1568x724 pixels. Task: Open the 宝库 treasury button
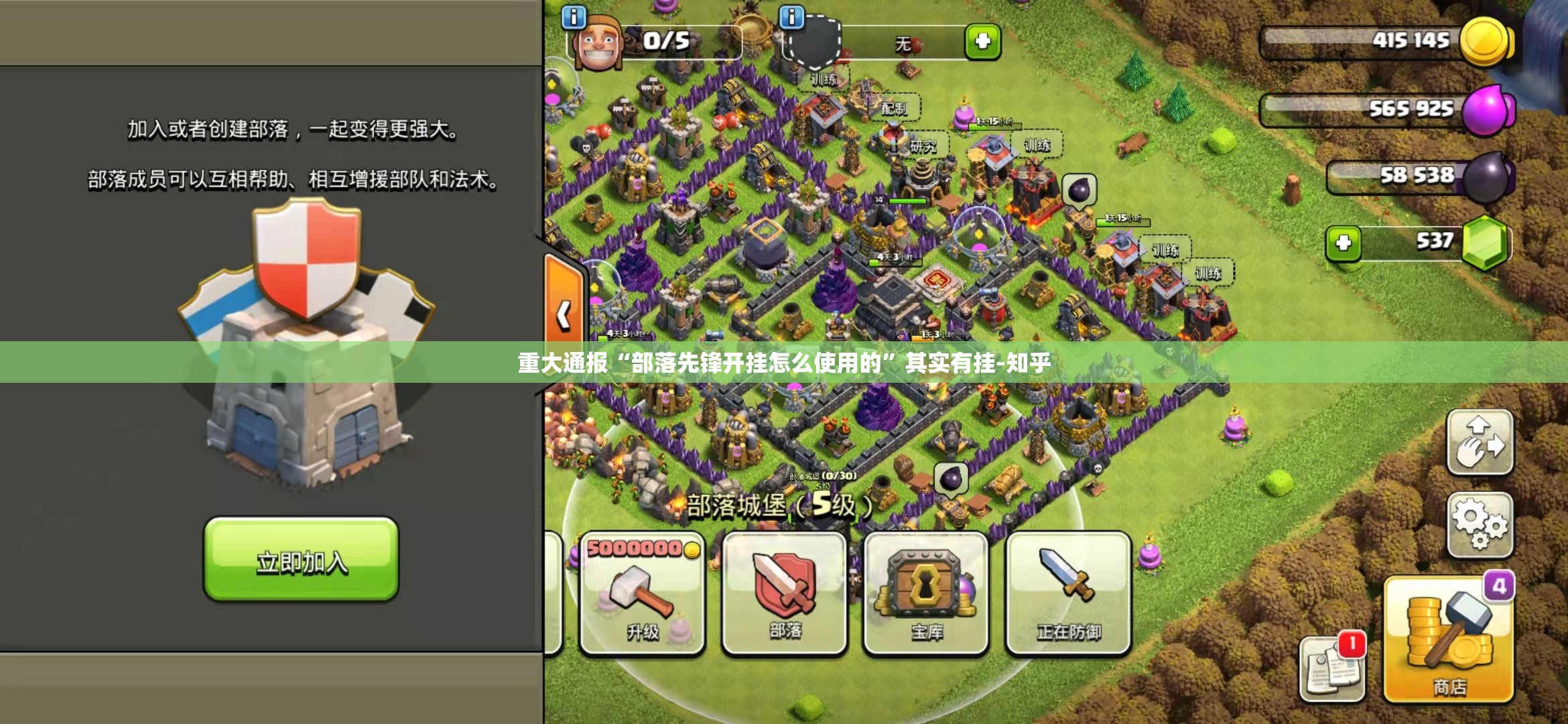[926, 593]
